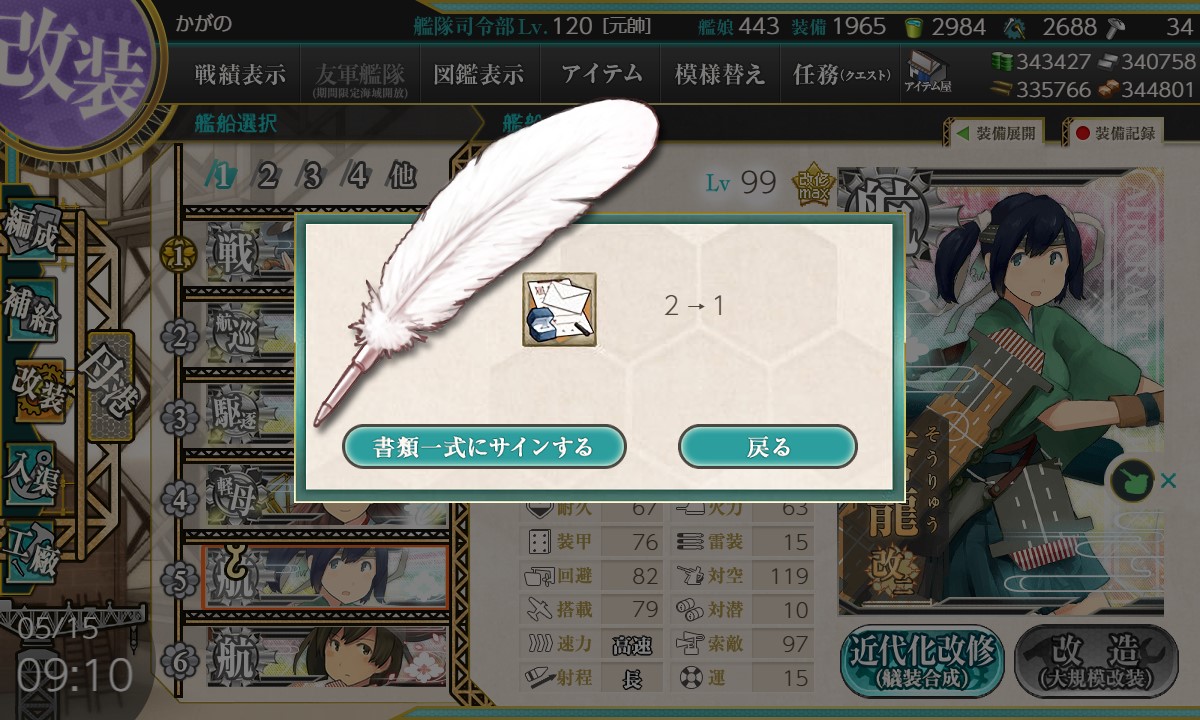Open the 補給 resupply menu
This screenshot has height=720, width=1200.
pos(32,310)
